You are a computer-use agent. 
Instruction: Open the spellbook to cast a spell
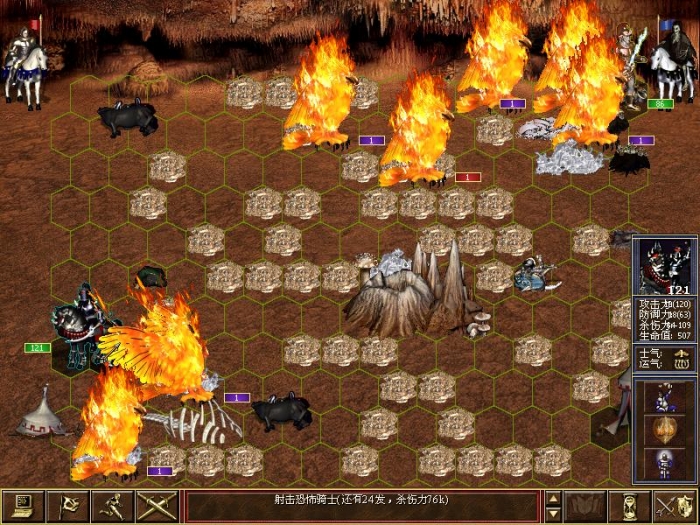(585, 504)
